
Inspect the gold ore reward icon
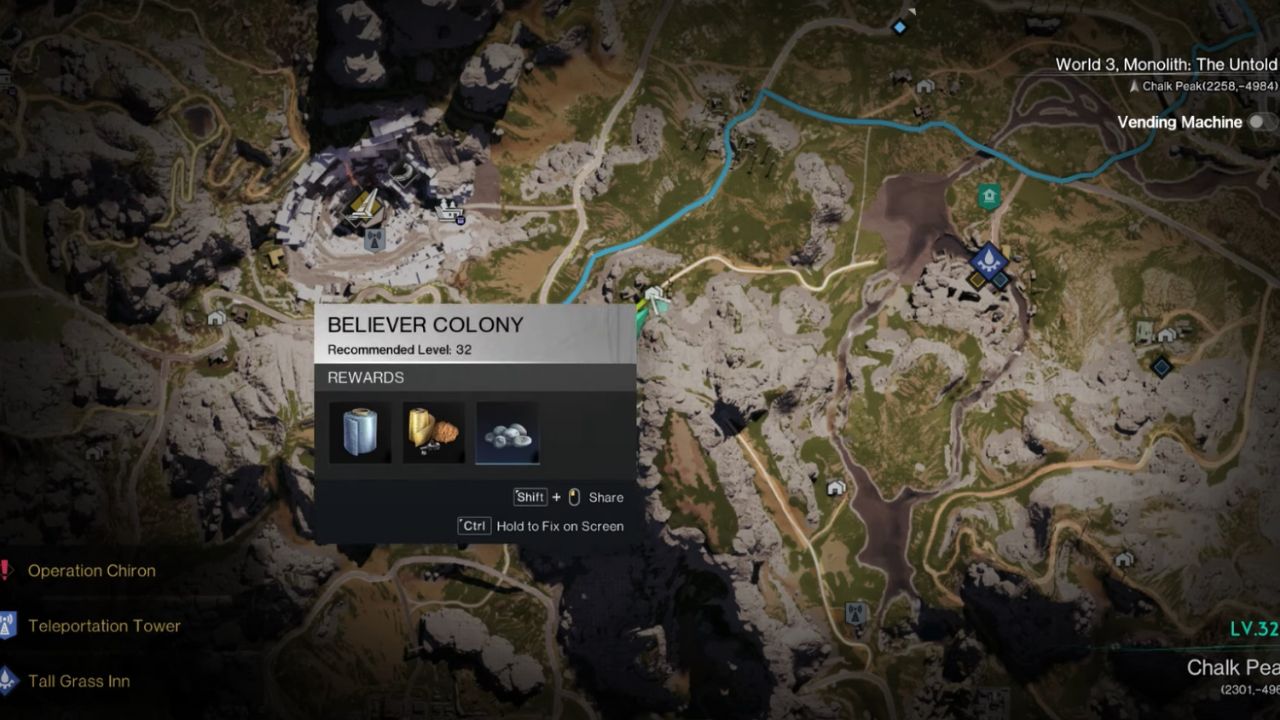(434, 433)
